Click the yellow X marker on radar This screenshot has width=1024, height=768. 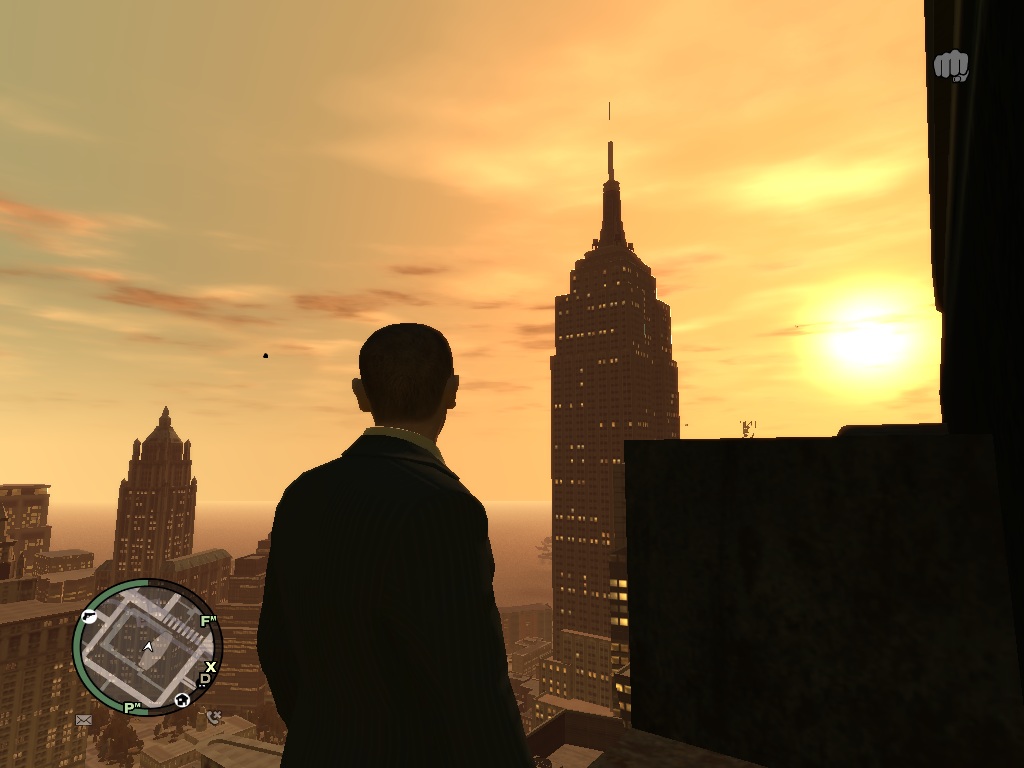[211, 667]
